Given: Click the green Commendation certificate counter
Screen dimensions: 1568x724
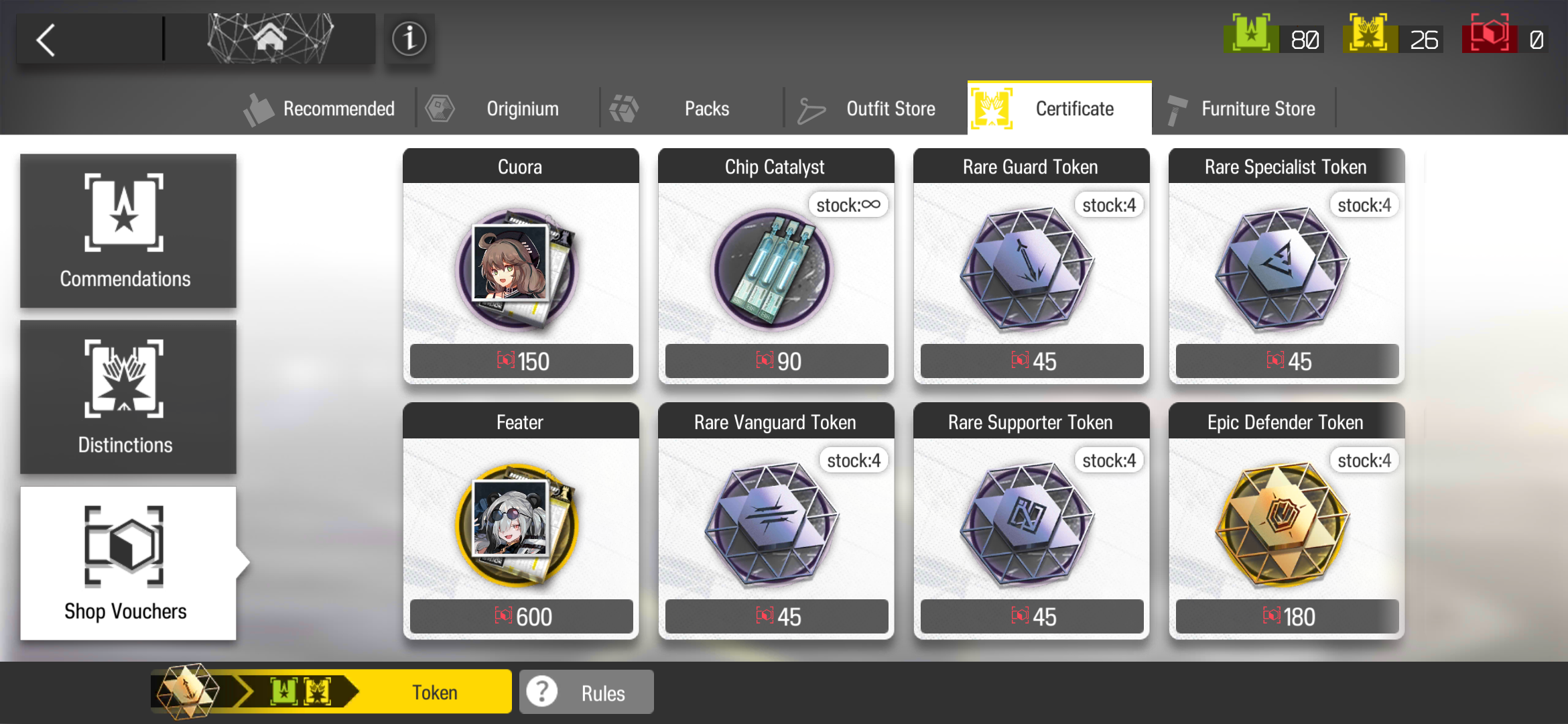Looking at the screenshot, I should coord(1273,38).
